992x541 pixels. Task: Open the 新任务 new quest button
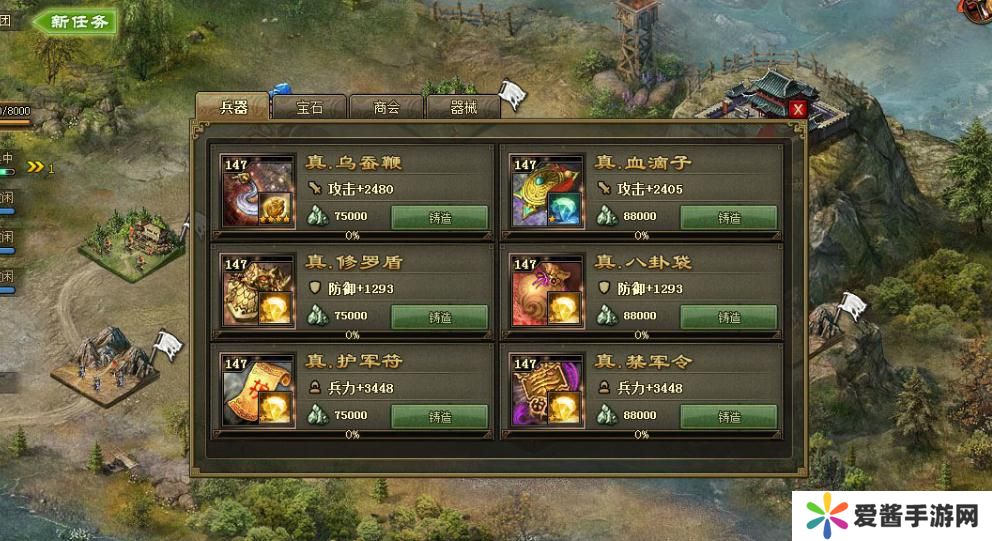tap(76, 21)
